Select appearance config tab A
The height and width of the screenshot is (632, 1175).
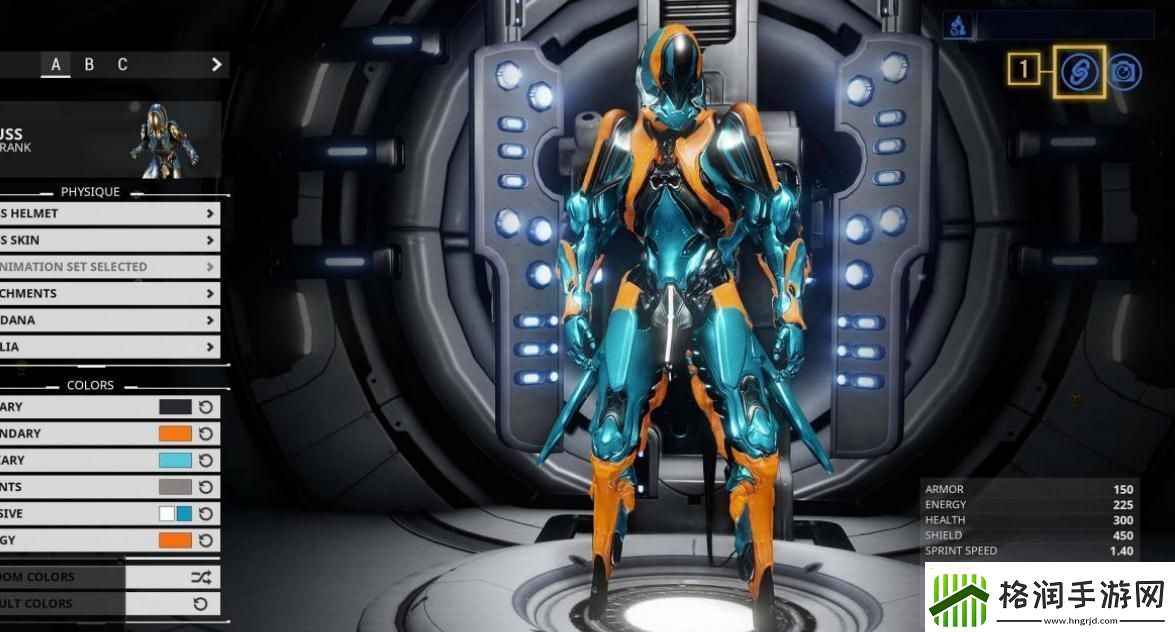[x=56, y=65]
